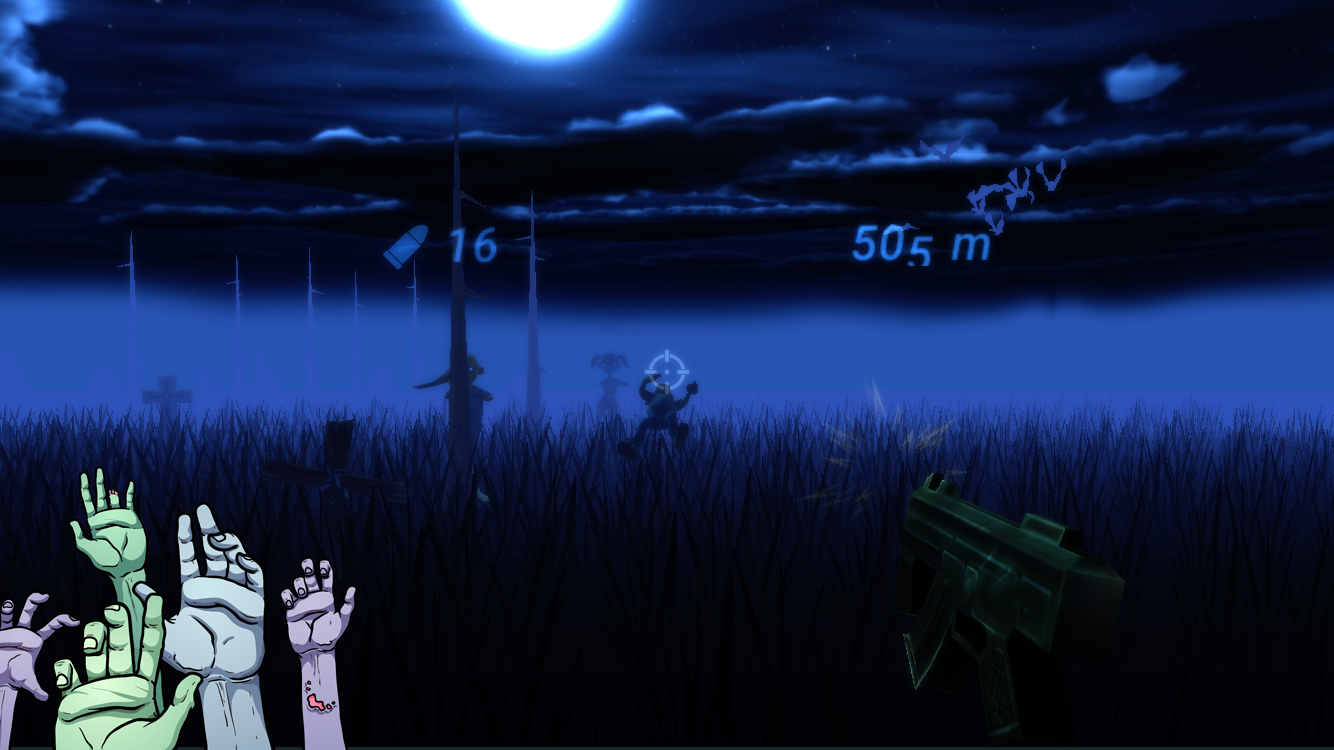Screen dimensions: 1334x750
Task: Open the ammo count display showing 16
Action: pos(472,243)
